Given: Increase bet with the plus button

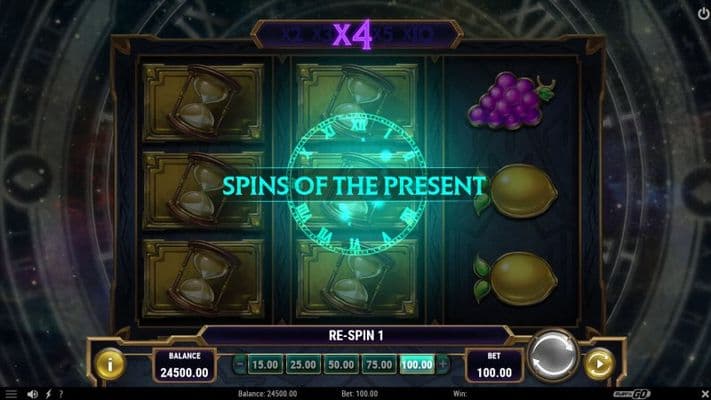Looking at the screenshot, I should point(443,365).
